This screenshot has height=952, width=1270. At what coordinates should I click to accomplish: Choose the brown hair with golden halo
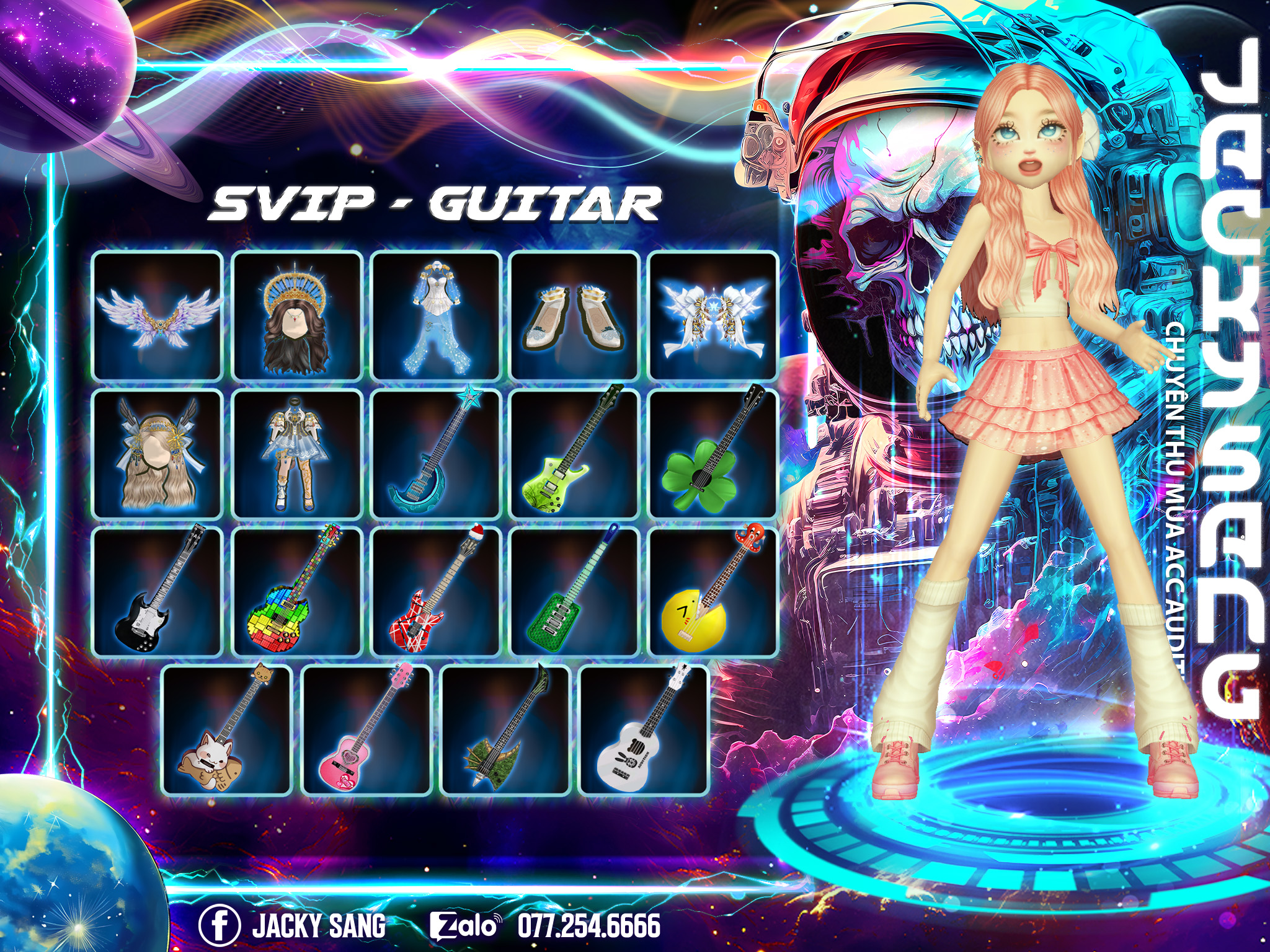pyautogui.click(x=297, y=315)
